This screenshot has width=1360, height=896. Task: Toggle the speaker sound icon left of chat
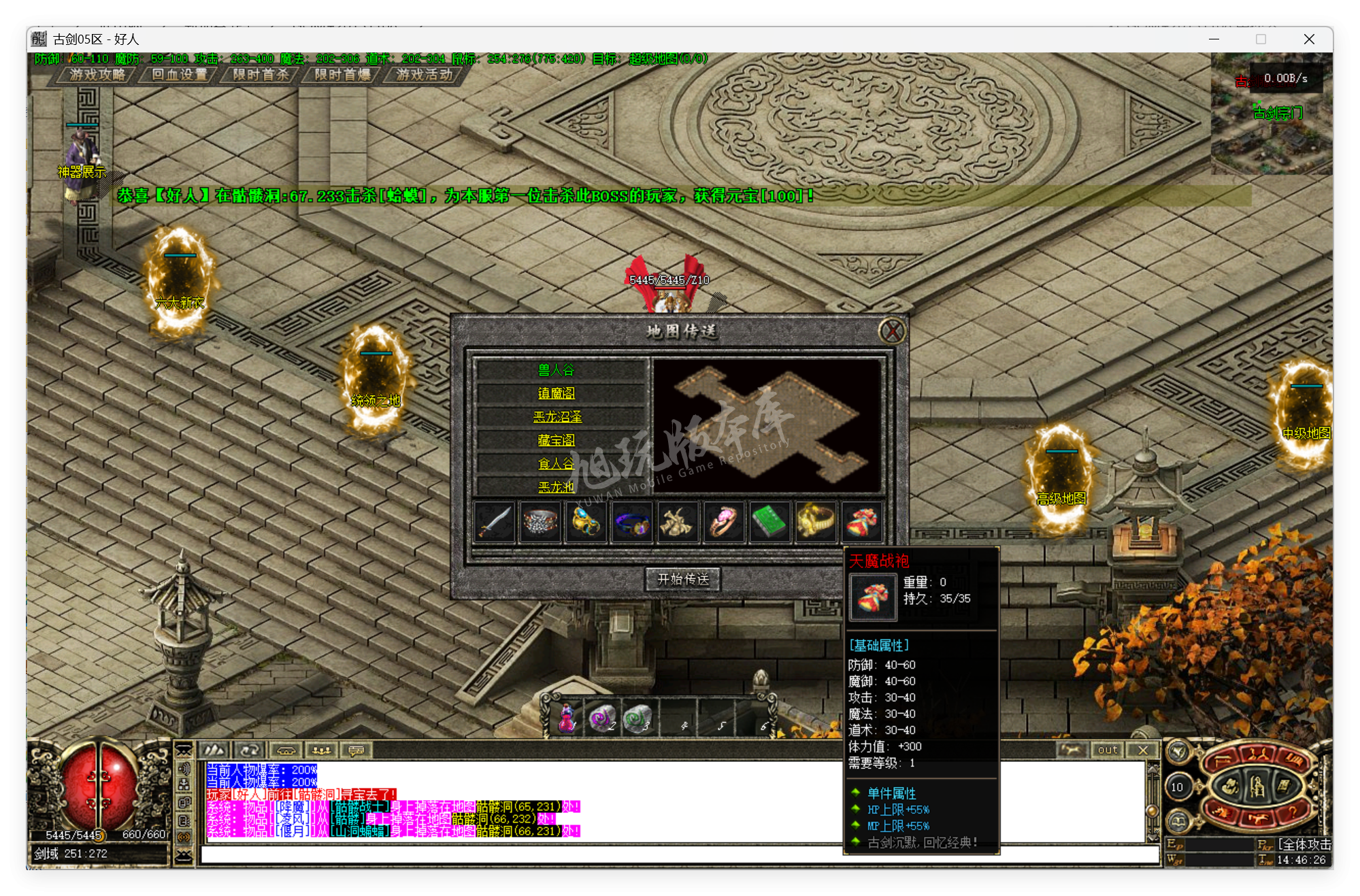[184, 769]
